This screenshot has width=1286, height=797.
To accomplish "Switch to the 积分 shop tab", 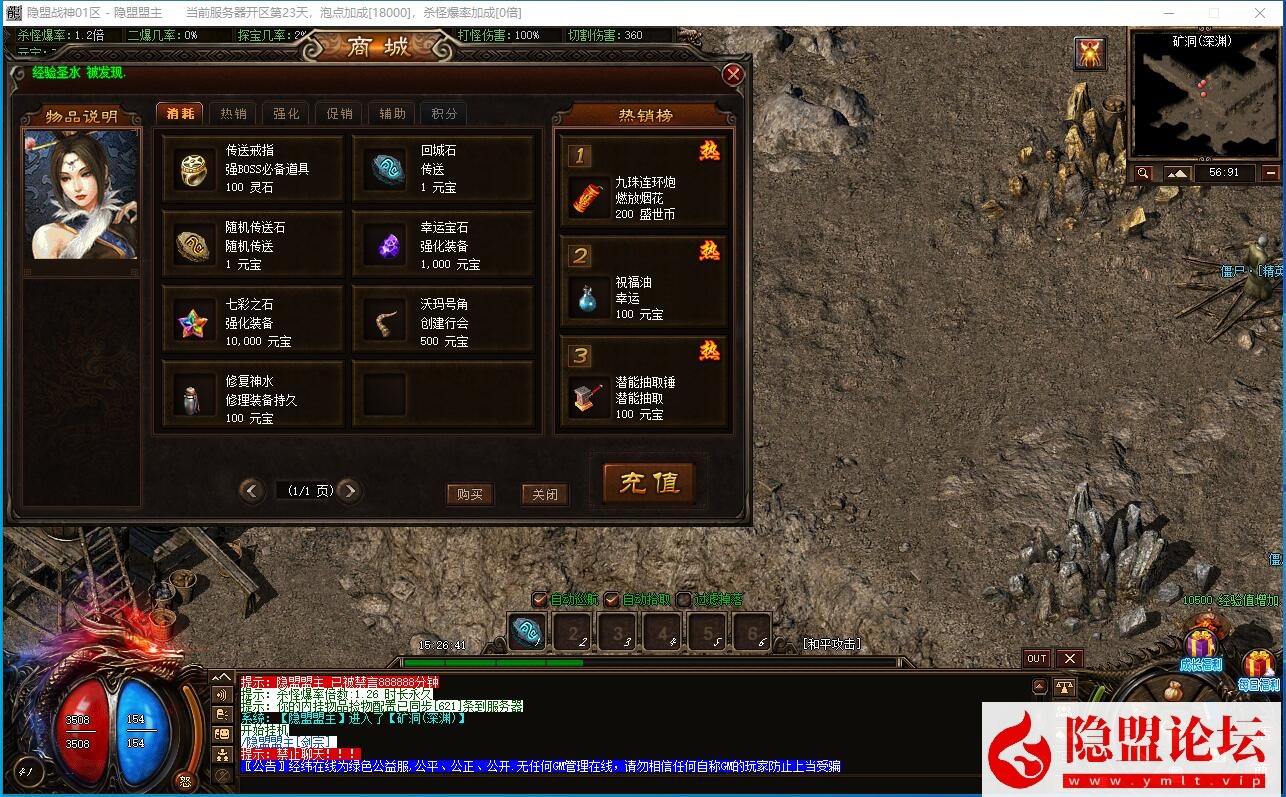I will (445, 114).
